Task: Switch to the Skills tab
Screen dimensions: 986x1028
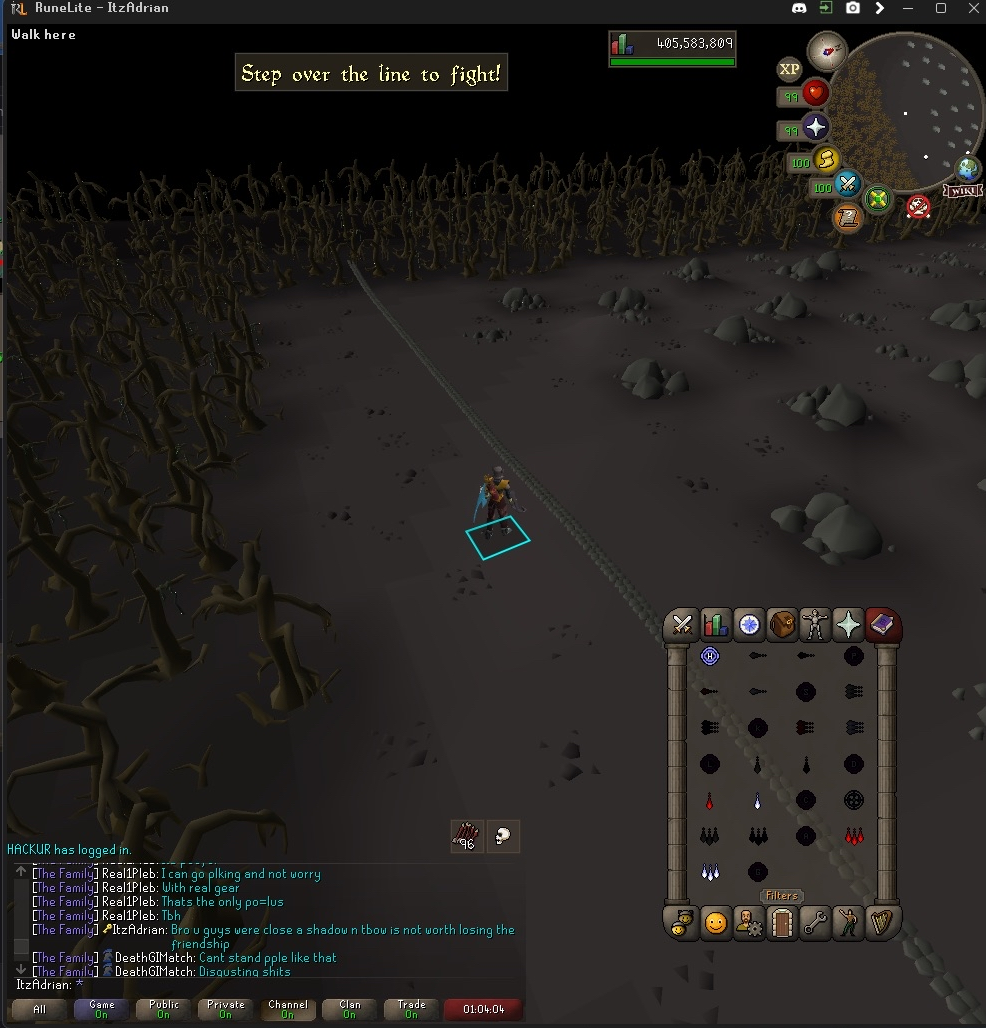Action: [715, 625]
